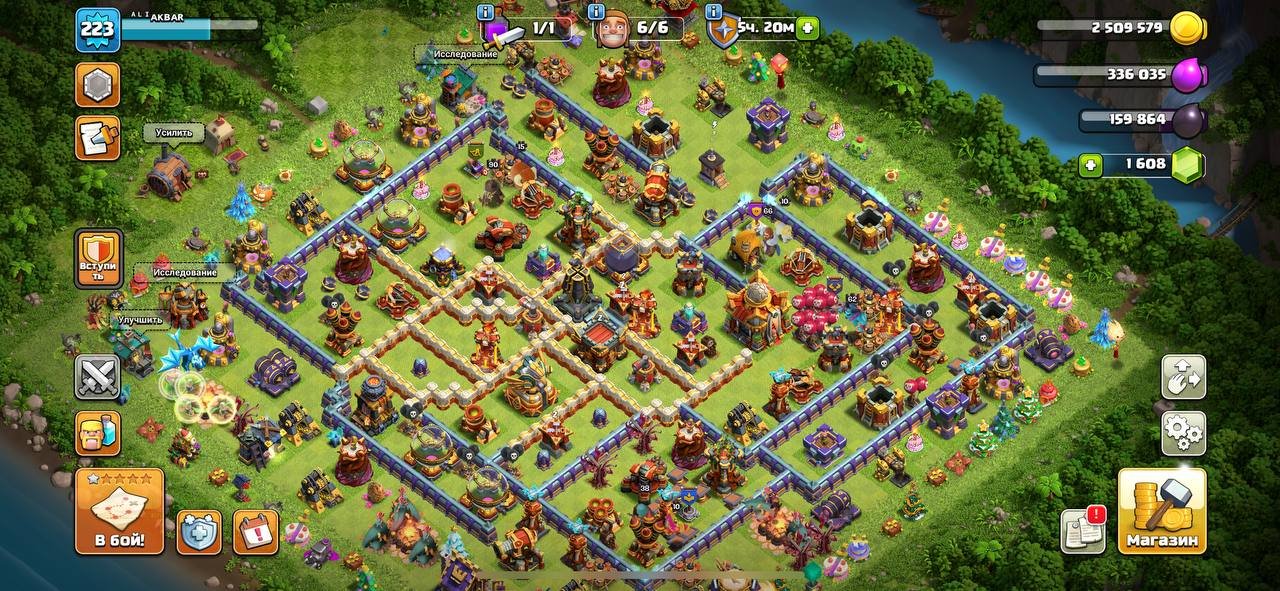Screen dimensions: 1280x591
Task: Tap the Улучшить upgrade bubble
Action: pyautogui.click(x=140, y=320)
